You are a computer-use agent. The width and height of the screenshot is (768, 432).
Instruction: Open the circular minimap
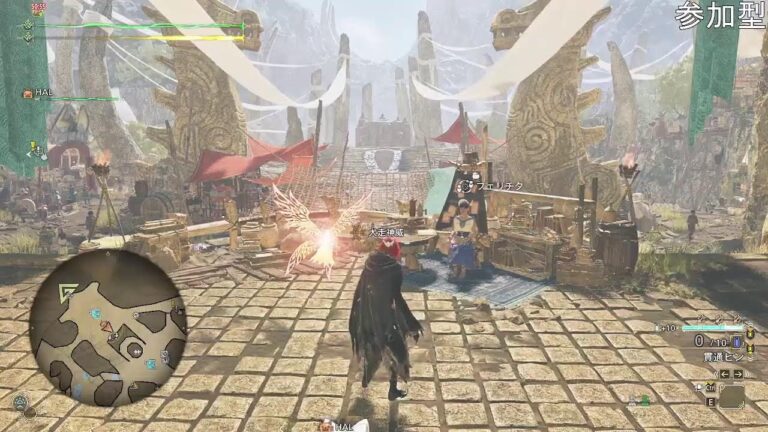[107, 327]
